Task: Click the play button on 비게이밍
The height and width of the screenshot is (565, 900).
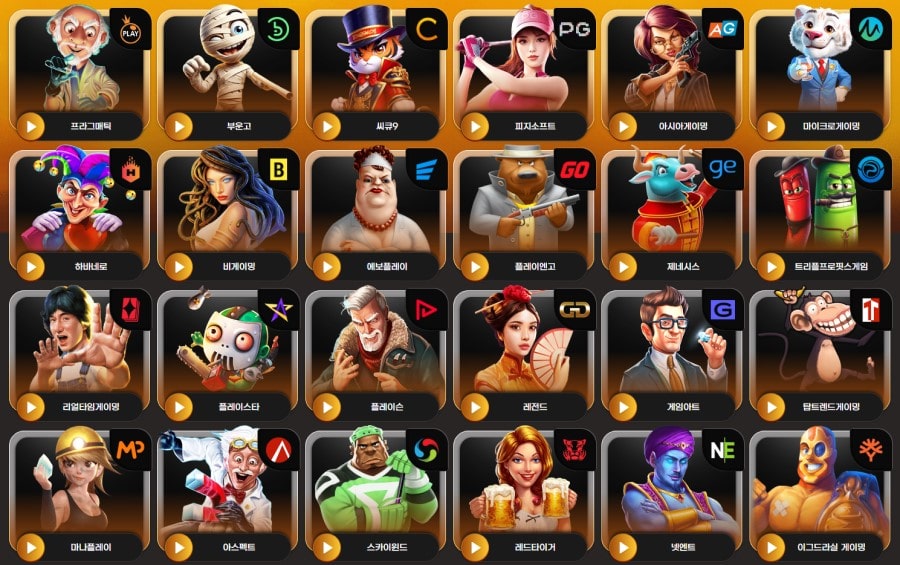Action: click(179, 267)
